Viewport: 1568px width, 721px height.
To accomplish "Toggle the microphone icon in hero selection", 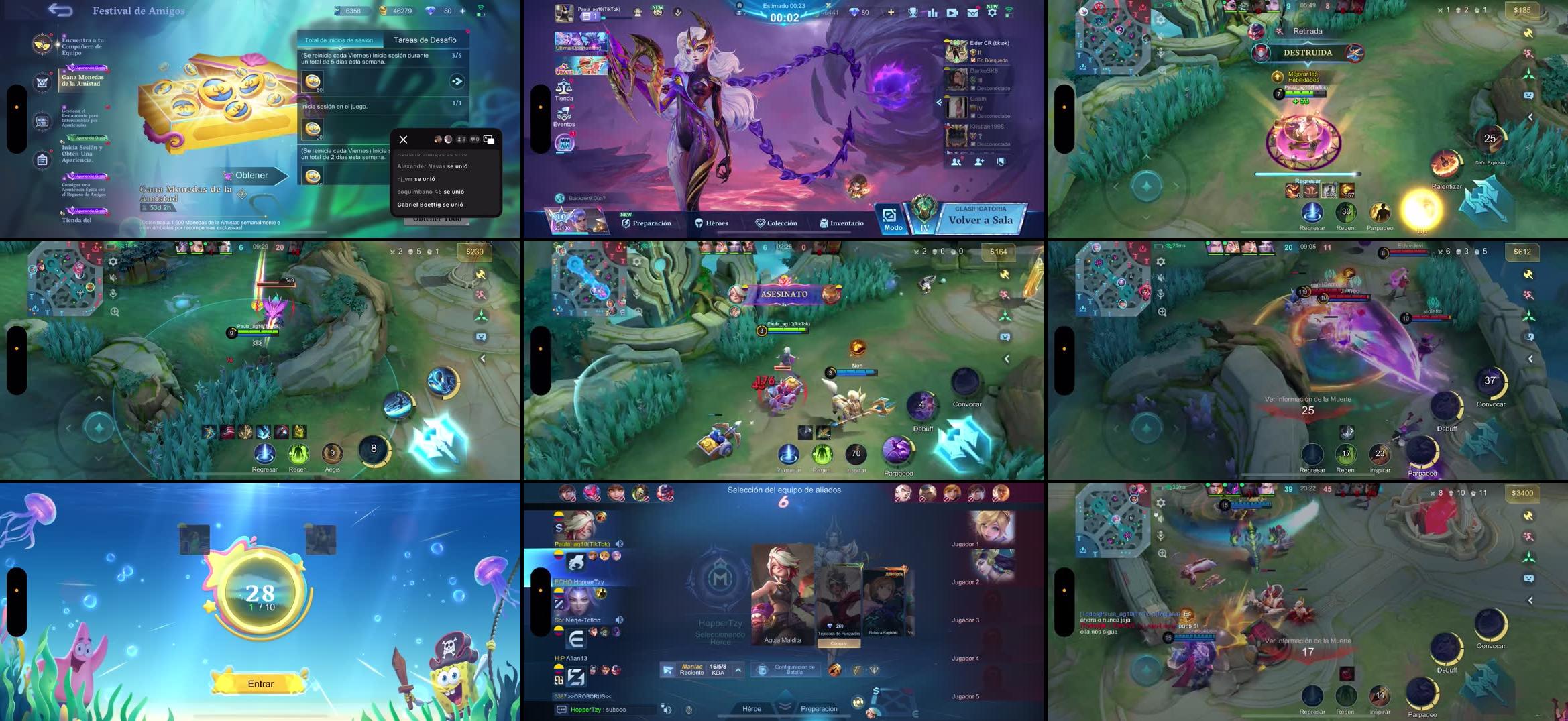I will 689,710.
